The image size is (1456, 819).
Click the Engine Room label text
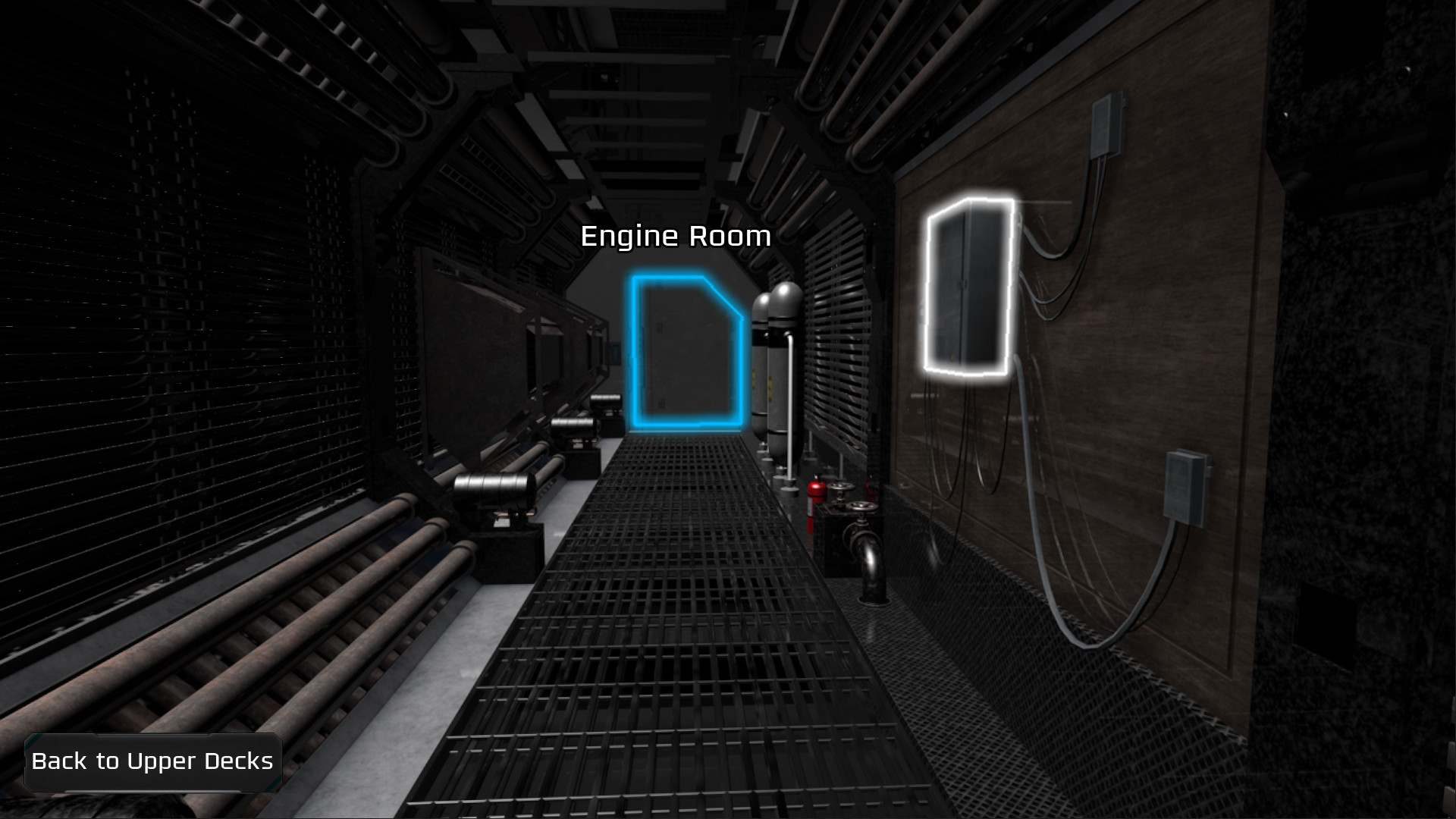point(676,237)
